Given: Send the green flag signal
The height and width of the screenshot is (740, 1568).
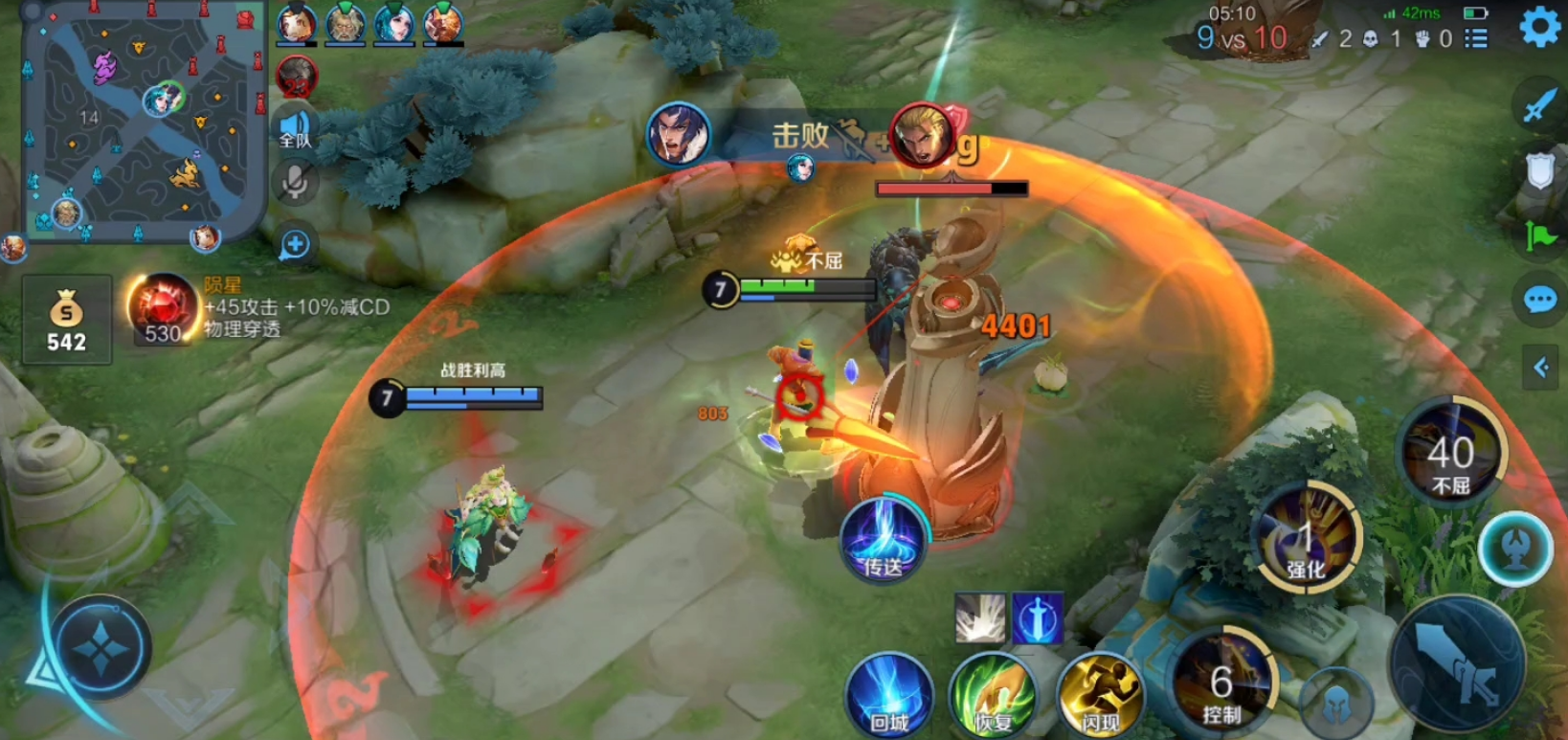Looking at the screenshot, I should pos(1539,235).
